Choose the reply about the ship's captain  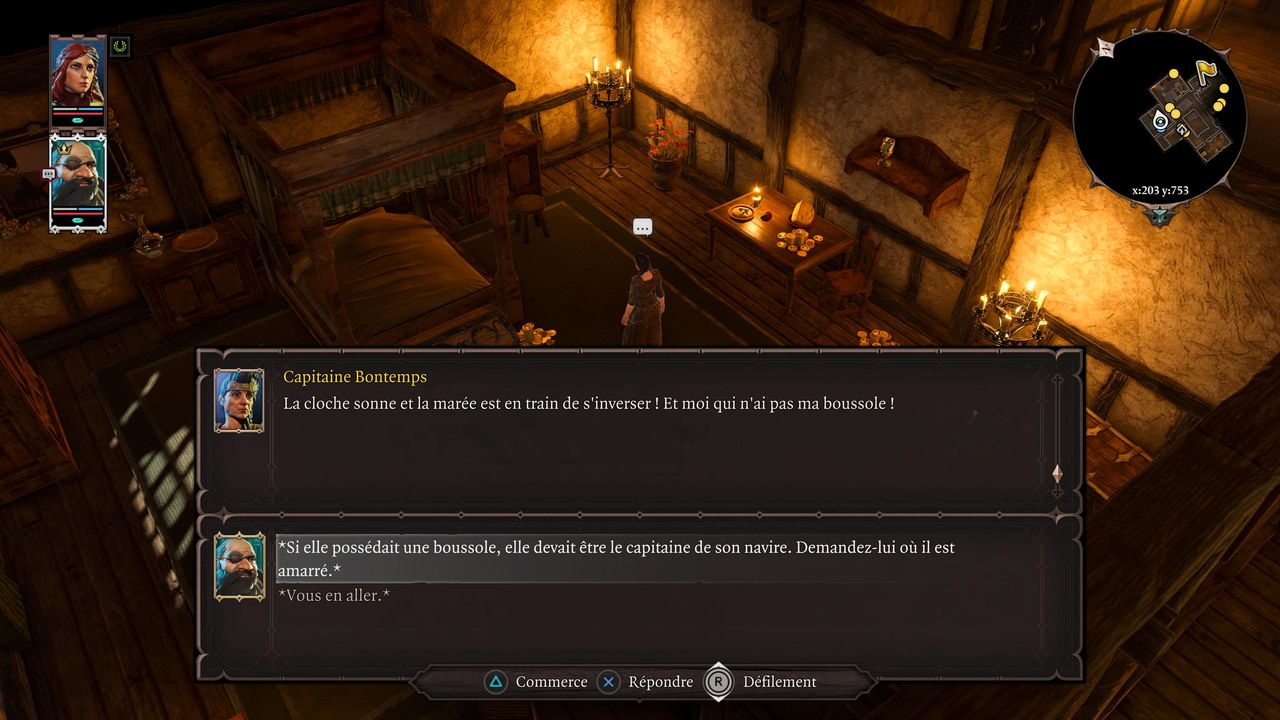point(615,559)
